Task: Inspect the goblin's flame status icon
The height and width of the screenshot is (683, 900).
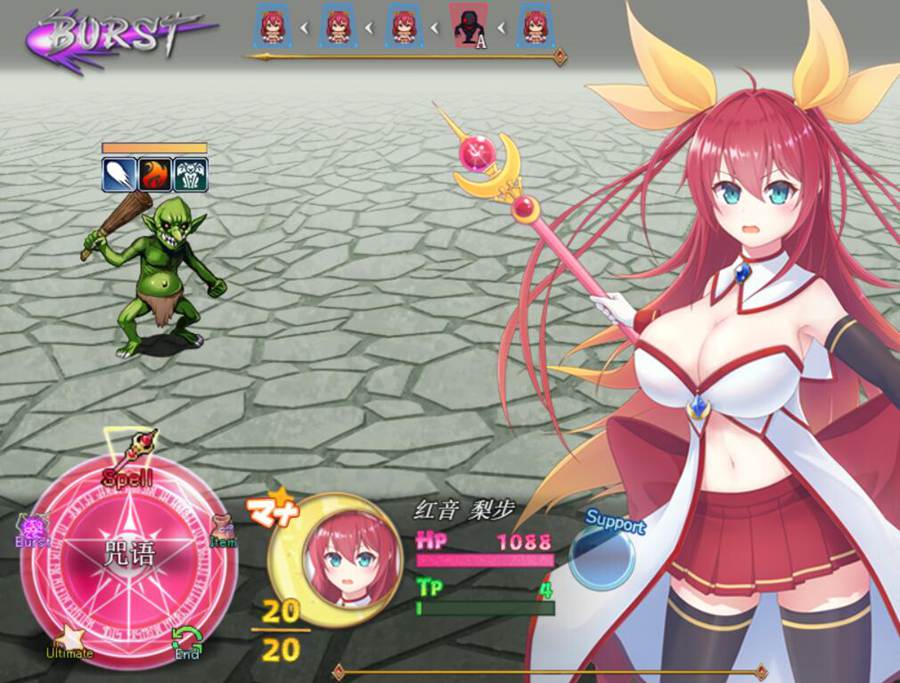Action: (x=153, y=174)
